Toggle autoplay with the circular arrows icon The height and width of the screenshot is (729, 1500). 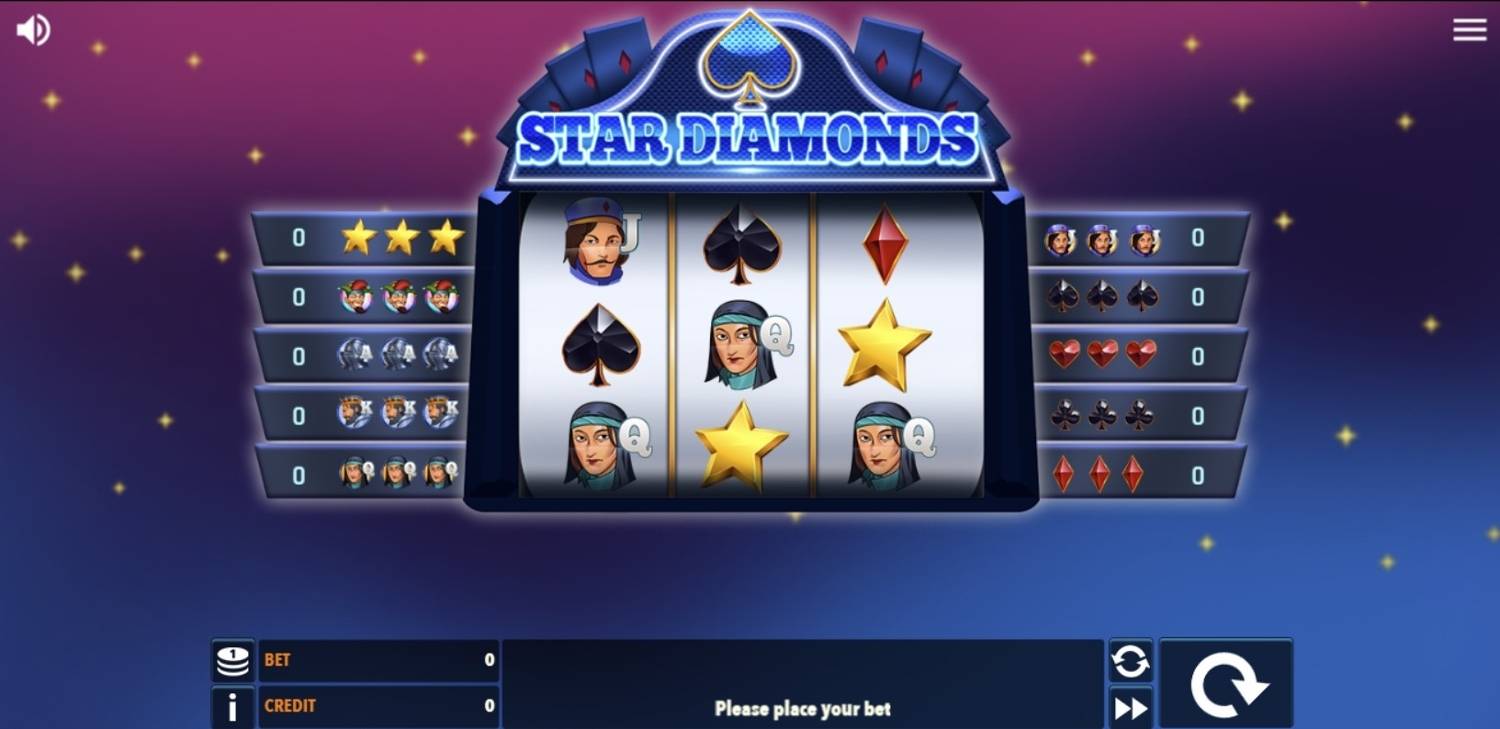(1129, 660)
